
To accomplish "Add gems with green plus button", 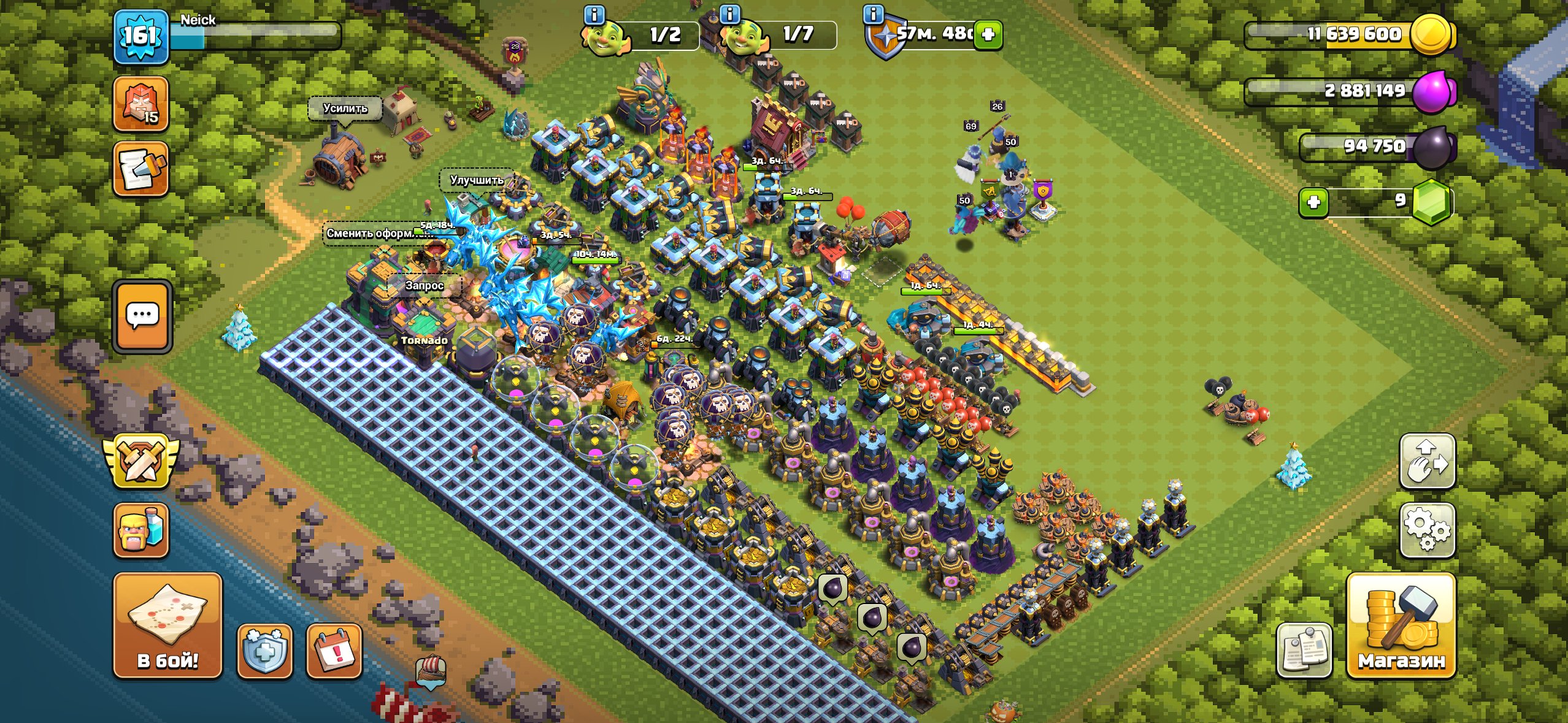I will click(1313, 202).
